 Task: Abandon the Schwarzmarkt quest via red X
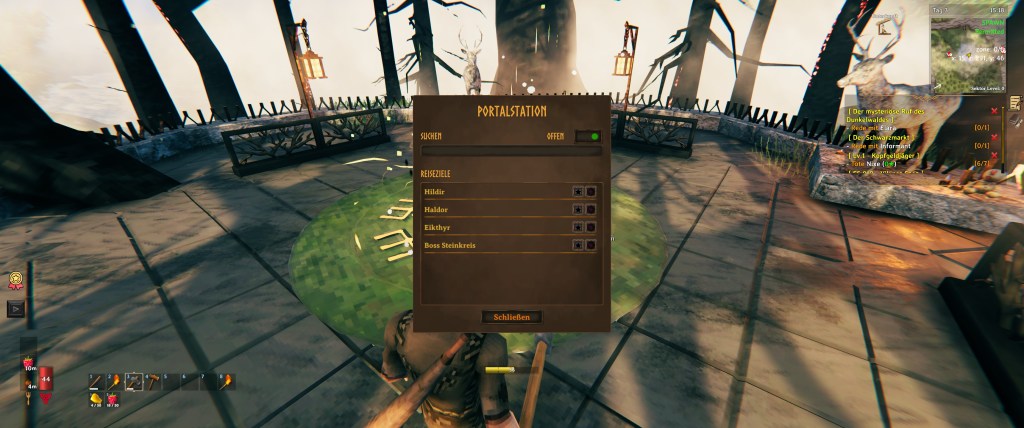tap(994, 136)
